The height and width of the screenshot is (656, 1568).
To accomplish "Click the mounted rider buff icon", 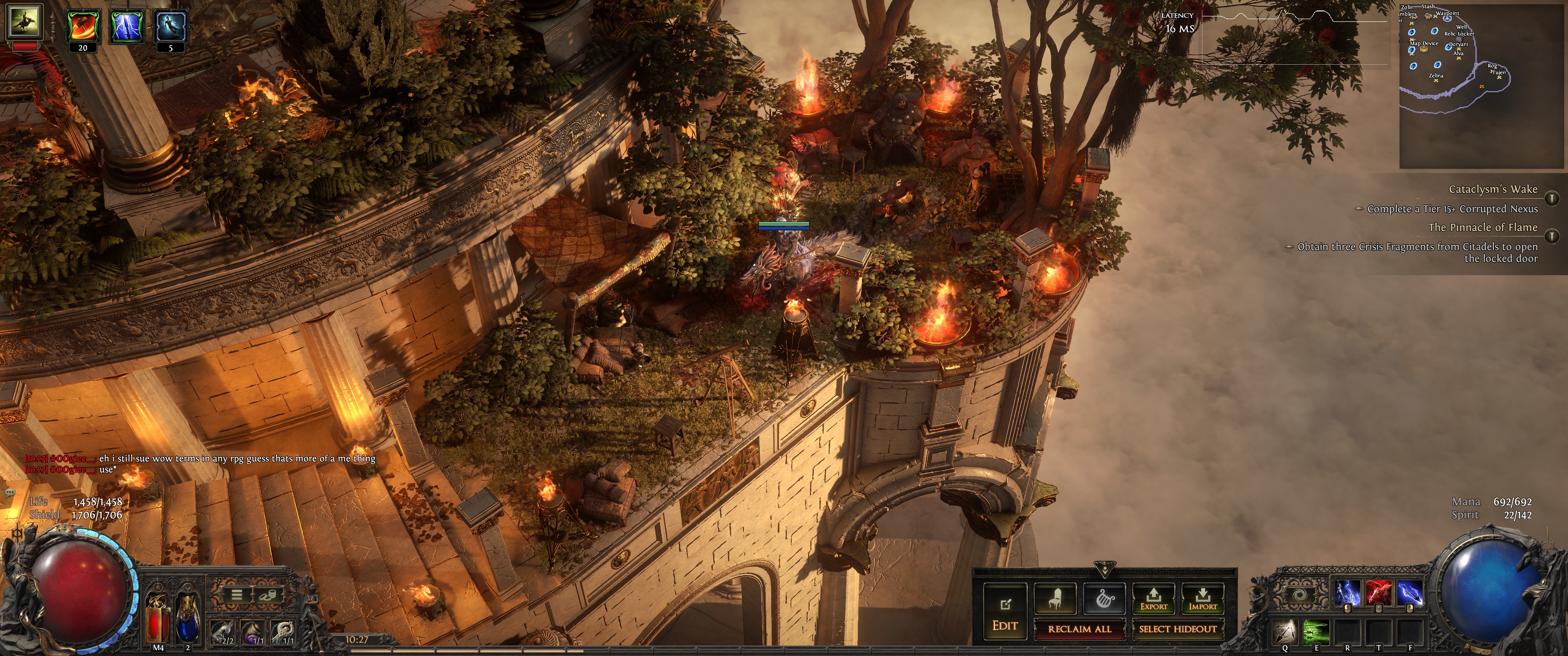I will click(24, 20).
